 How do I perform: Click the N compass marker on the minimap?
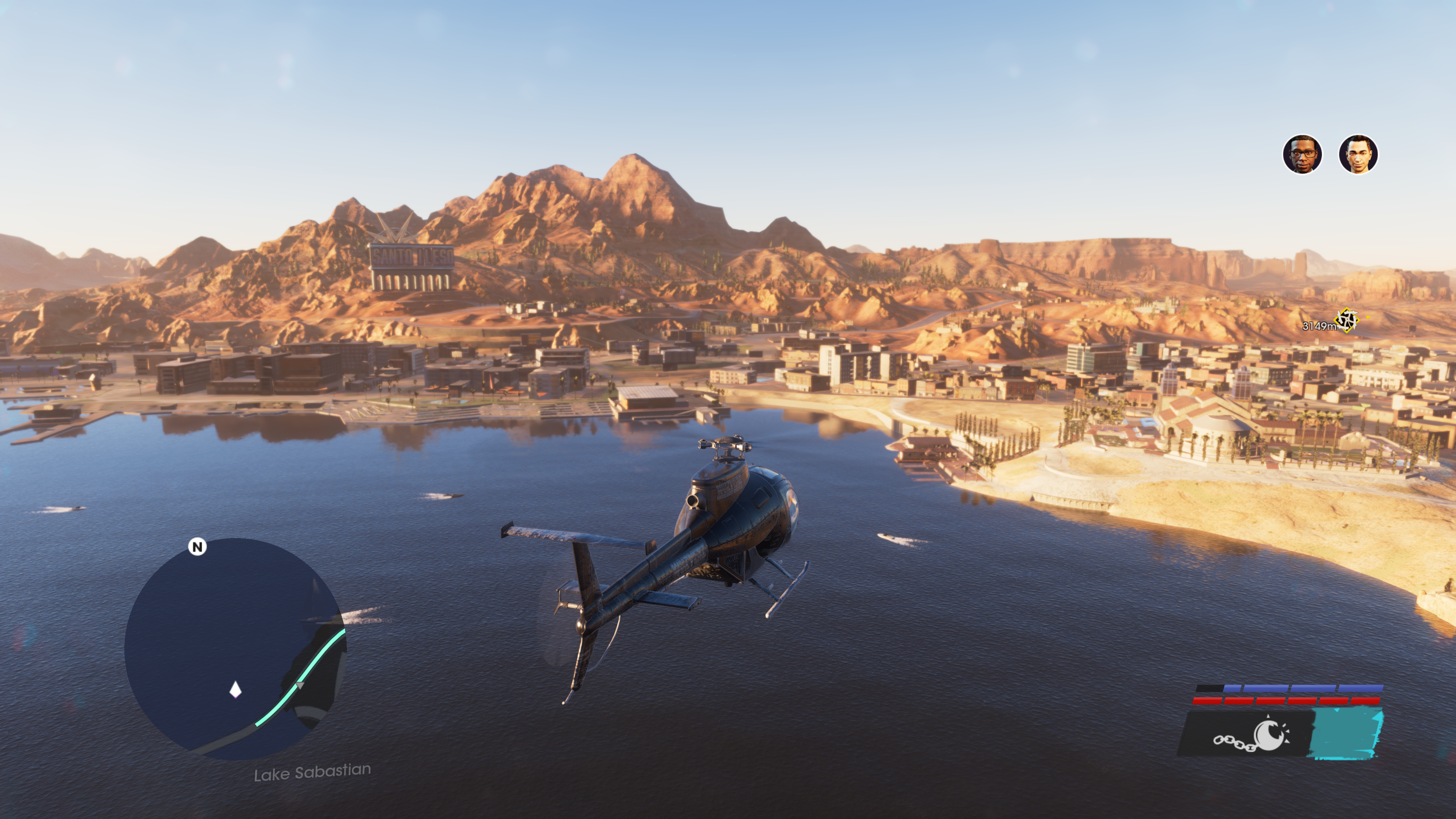tap(197, 546)
